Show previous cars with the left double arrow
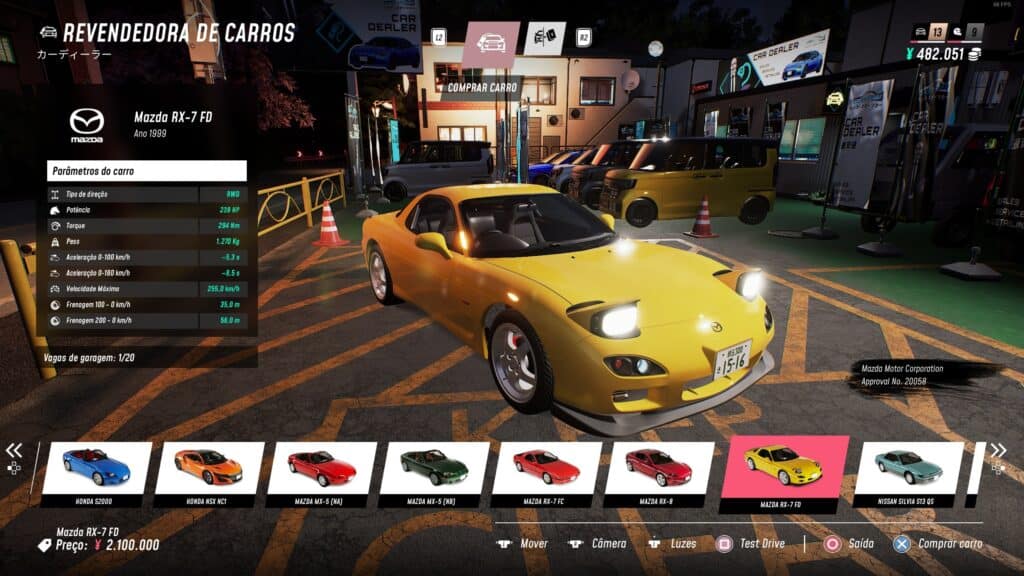The height and width of the screenshot is (576, 1024). click(14, 451)
